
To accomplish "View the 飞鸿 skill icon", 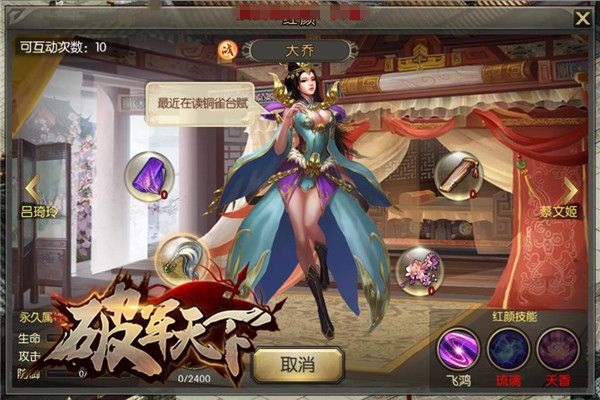I will 459,349.
